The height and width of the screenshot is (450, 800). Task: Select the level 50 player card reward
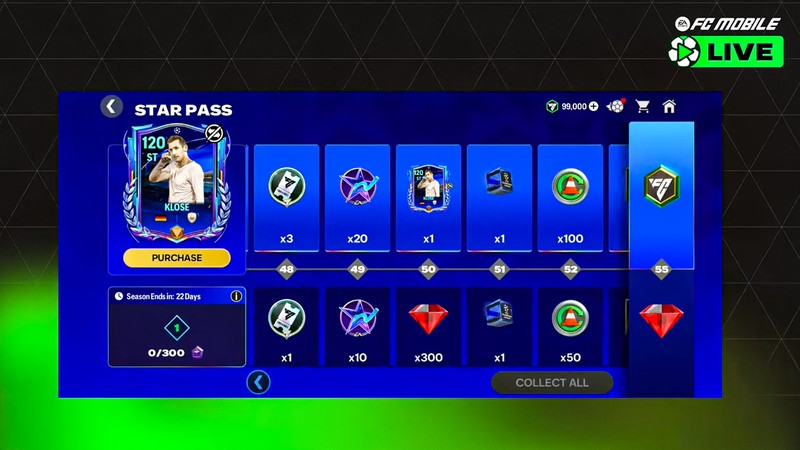(x=428, y=197)
